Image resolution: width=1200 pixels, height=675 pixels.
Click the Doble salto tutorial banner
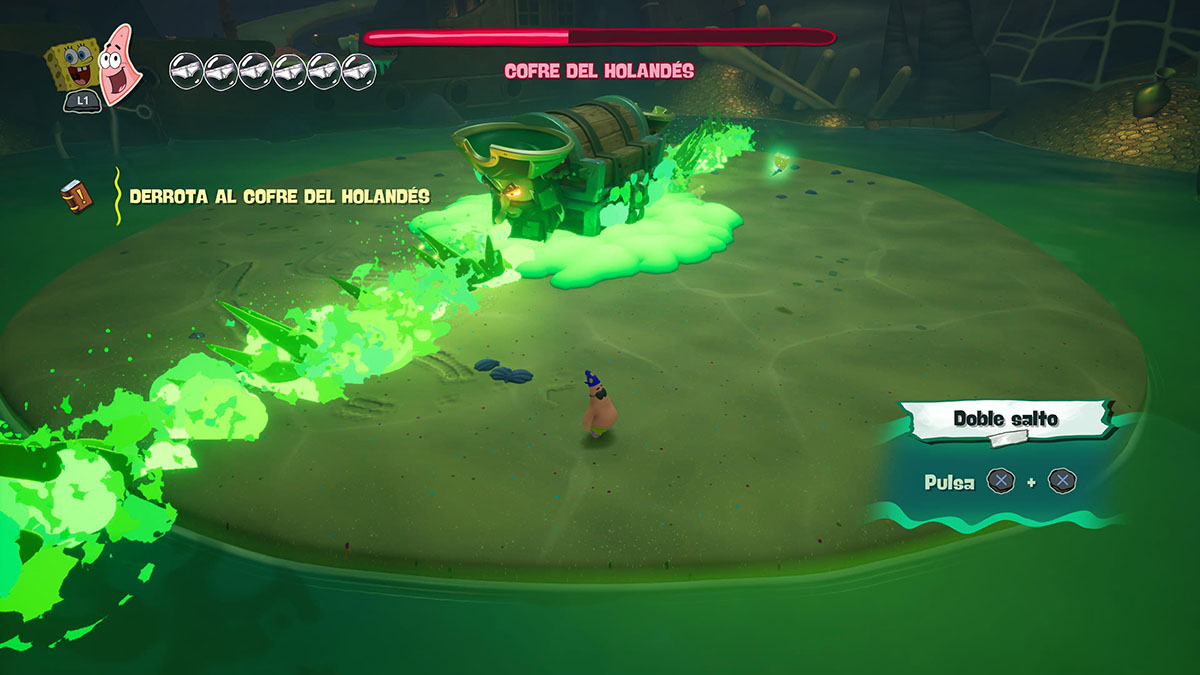pyautogui.click(x=1005, y=418)
